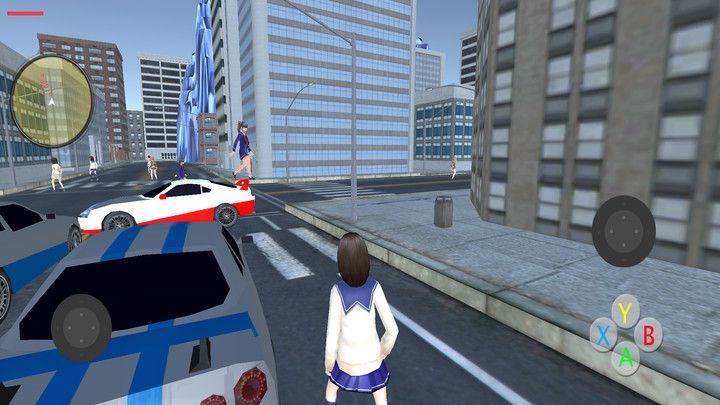Tap the green A action button
Screen dimensions: 720x405
tap(626, 356)
